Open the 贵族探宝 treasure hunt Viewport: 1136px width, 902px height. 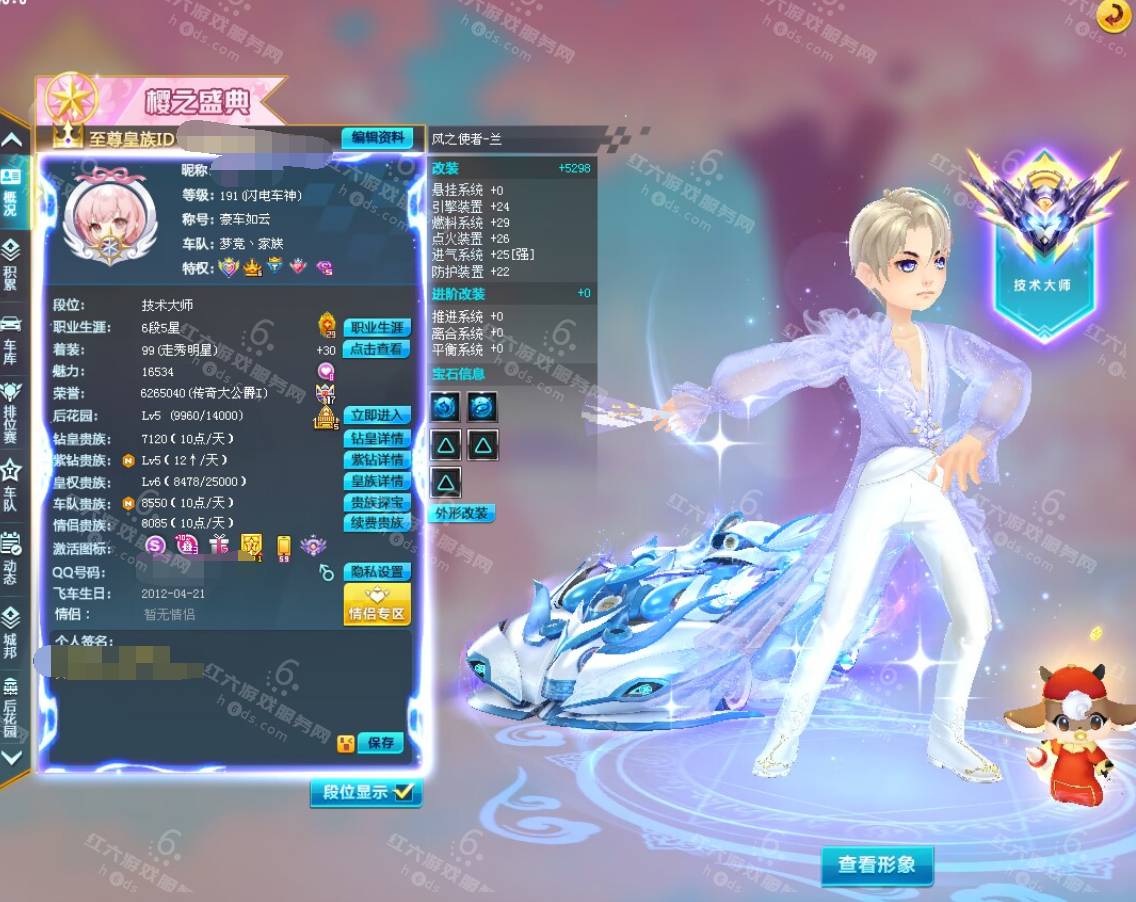(377, 502)
